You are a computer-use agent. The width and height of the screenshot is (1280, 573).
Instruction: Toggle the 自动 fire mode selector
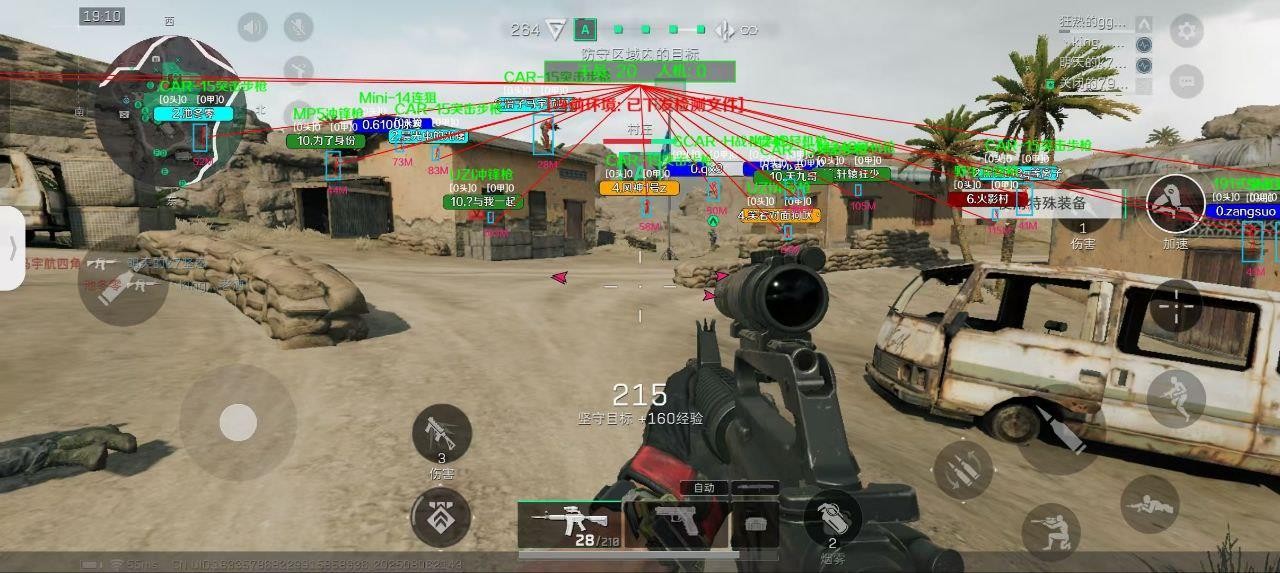[704, 488]
